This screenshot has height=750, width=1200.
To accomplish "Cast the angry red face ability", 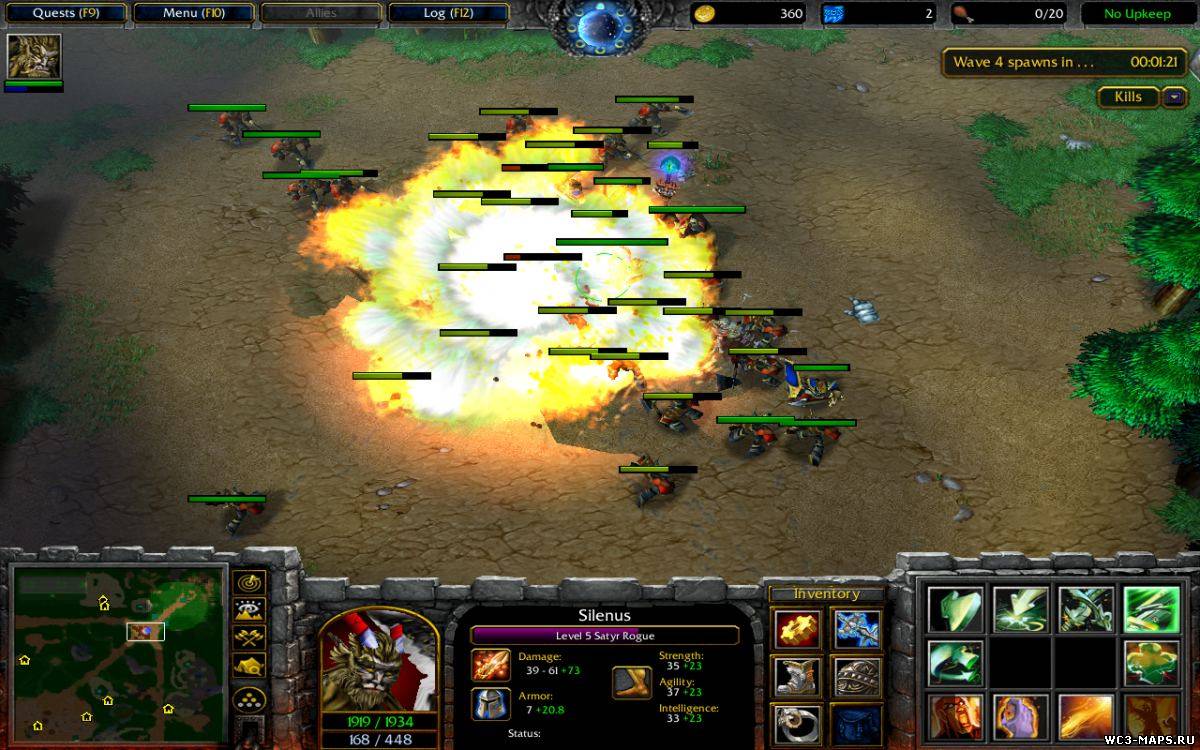I will pyautogui.click(x=954, y=717).
